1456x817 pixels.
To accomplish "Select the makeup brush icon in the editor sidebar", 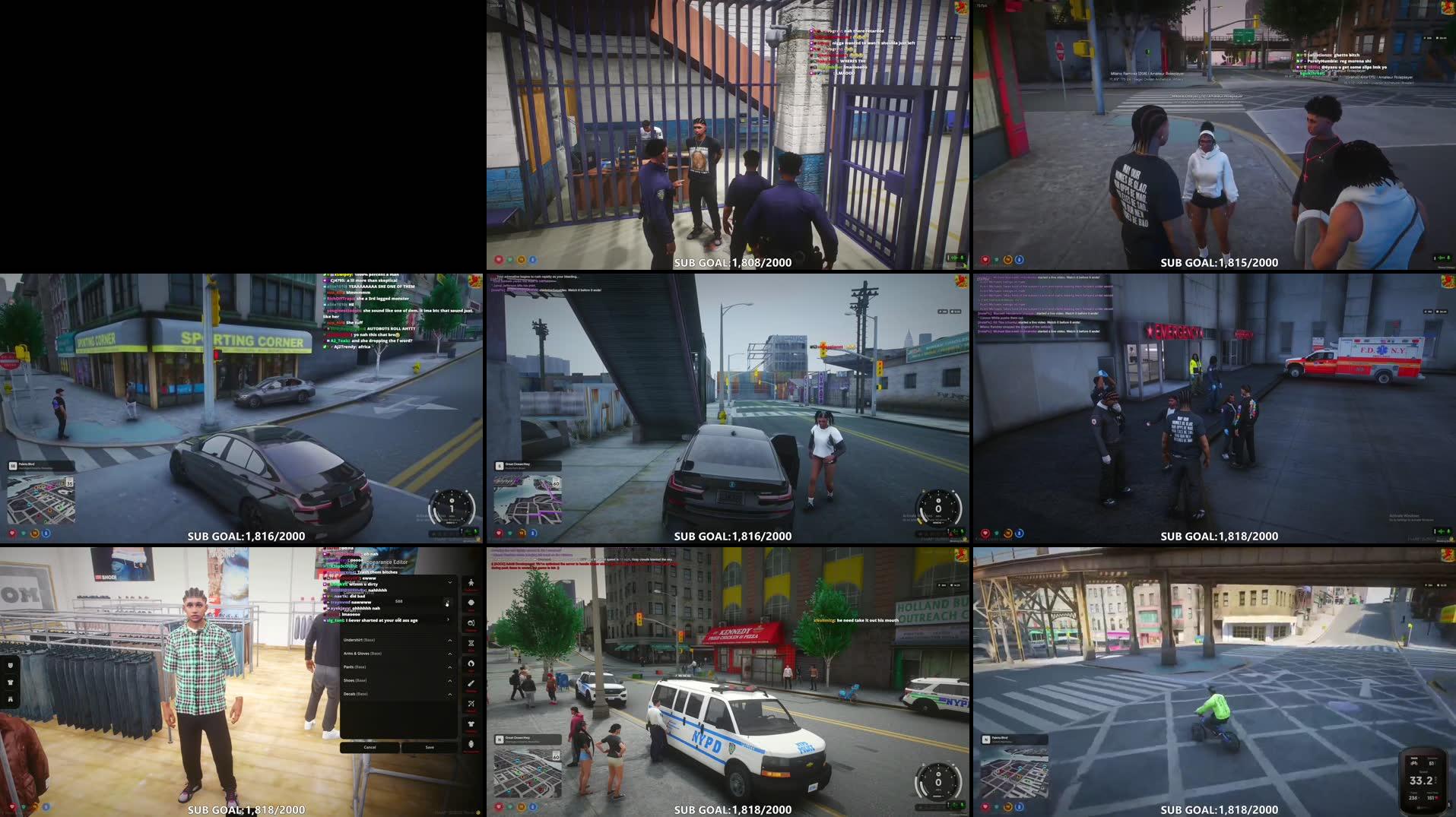I will [x=471, y=682].
